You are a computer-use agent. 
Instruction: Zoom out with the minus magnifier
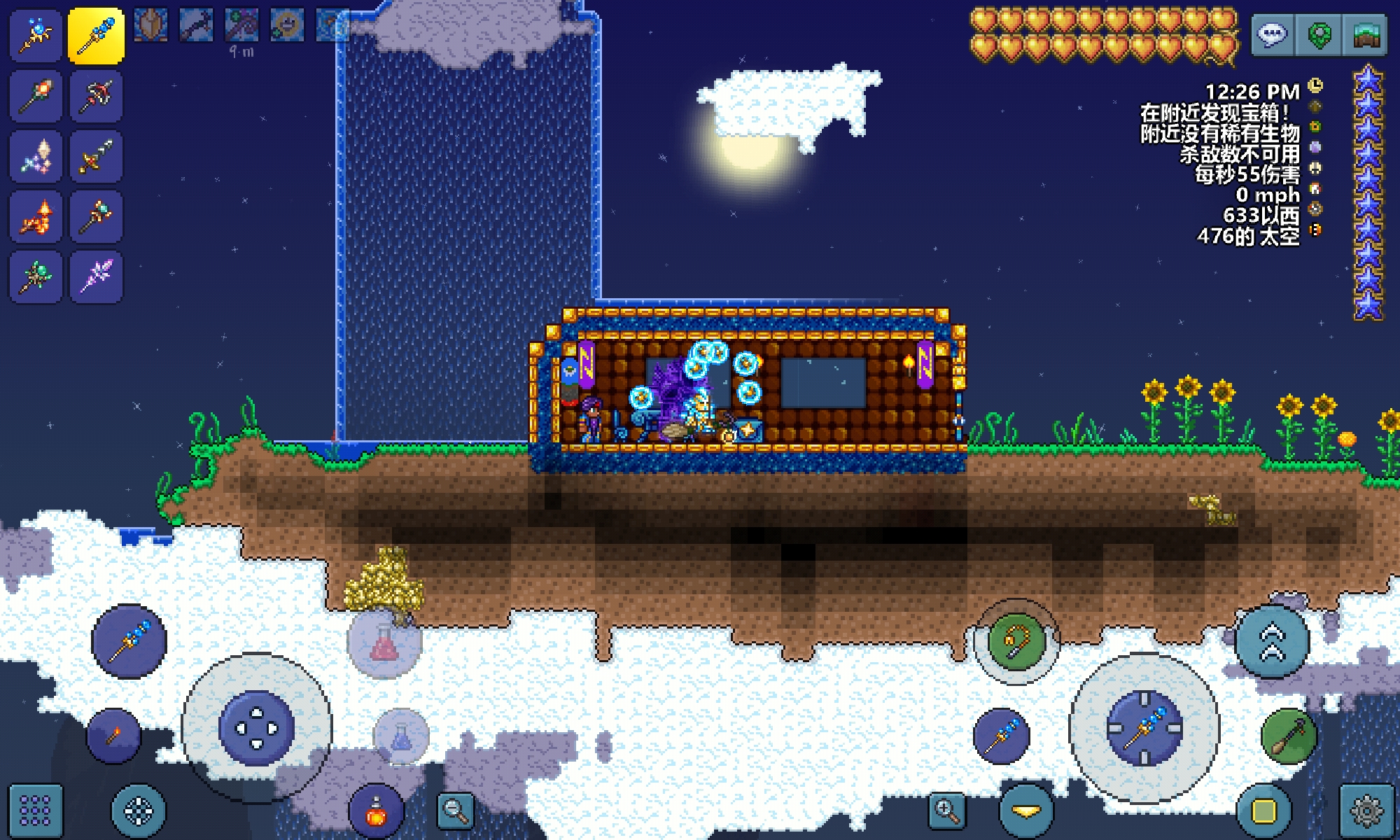tap(455, 811)
